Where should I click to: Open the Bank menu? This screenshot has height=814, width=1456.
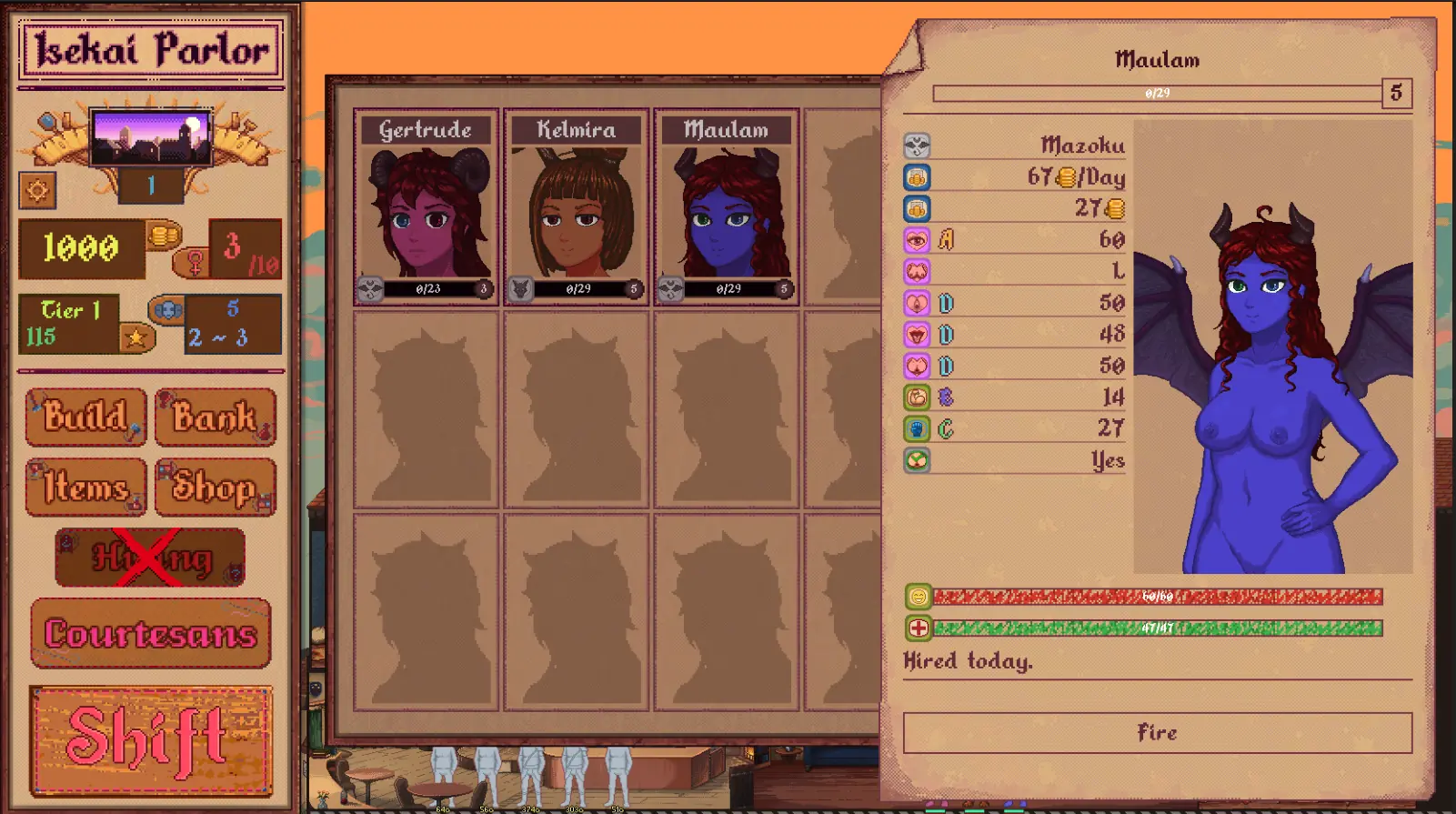coord(215,417)
